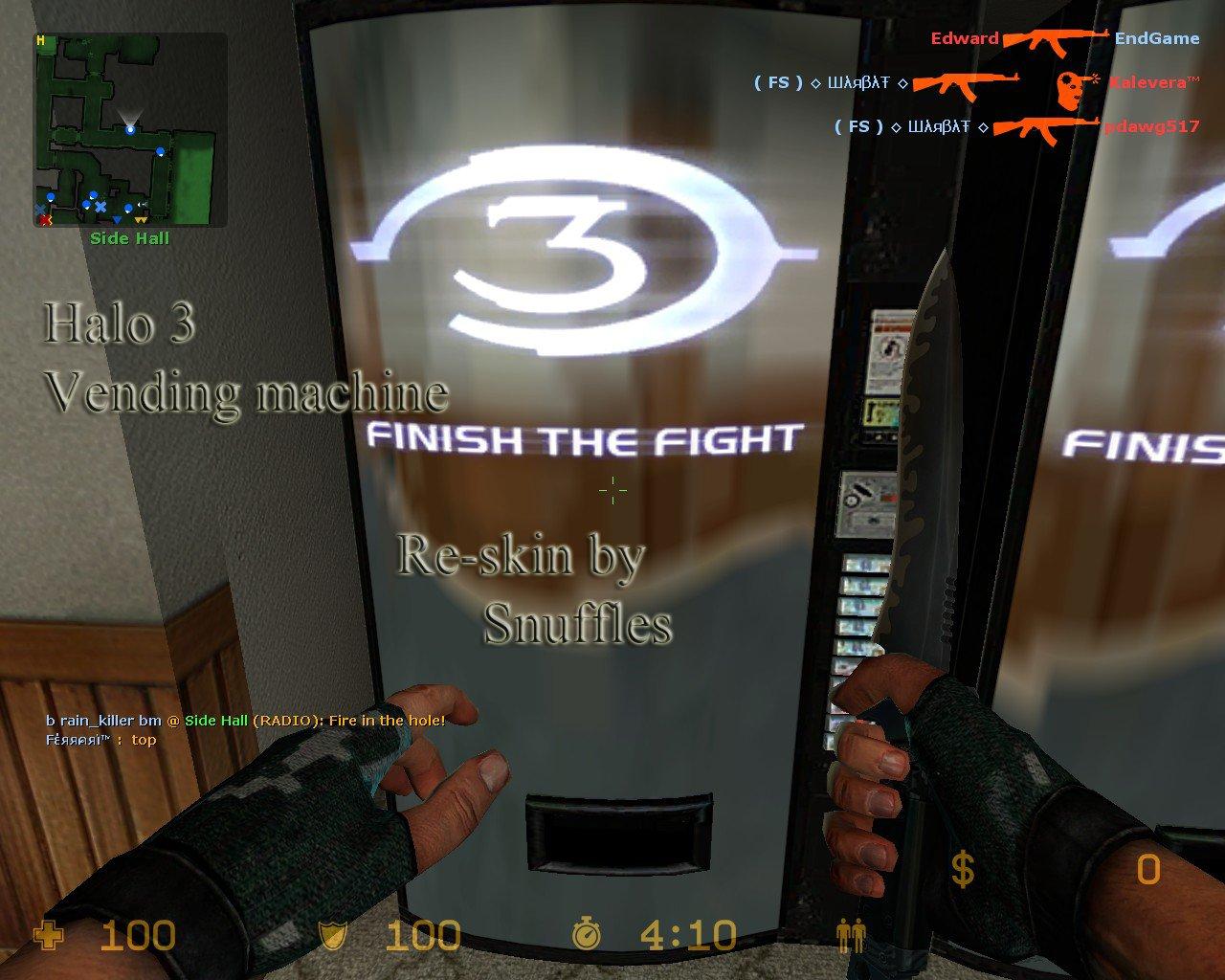1225x980 pixels.
Task: Click the kill feed row for Kalevera
Action: coord(975,83)
